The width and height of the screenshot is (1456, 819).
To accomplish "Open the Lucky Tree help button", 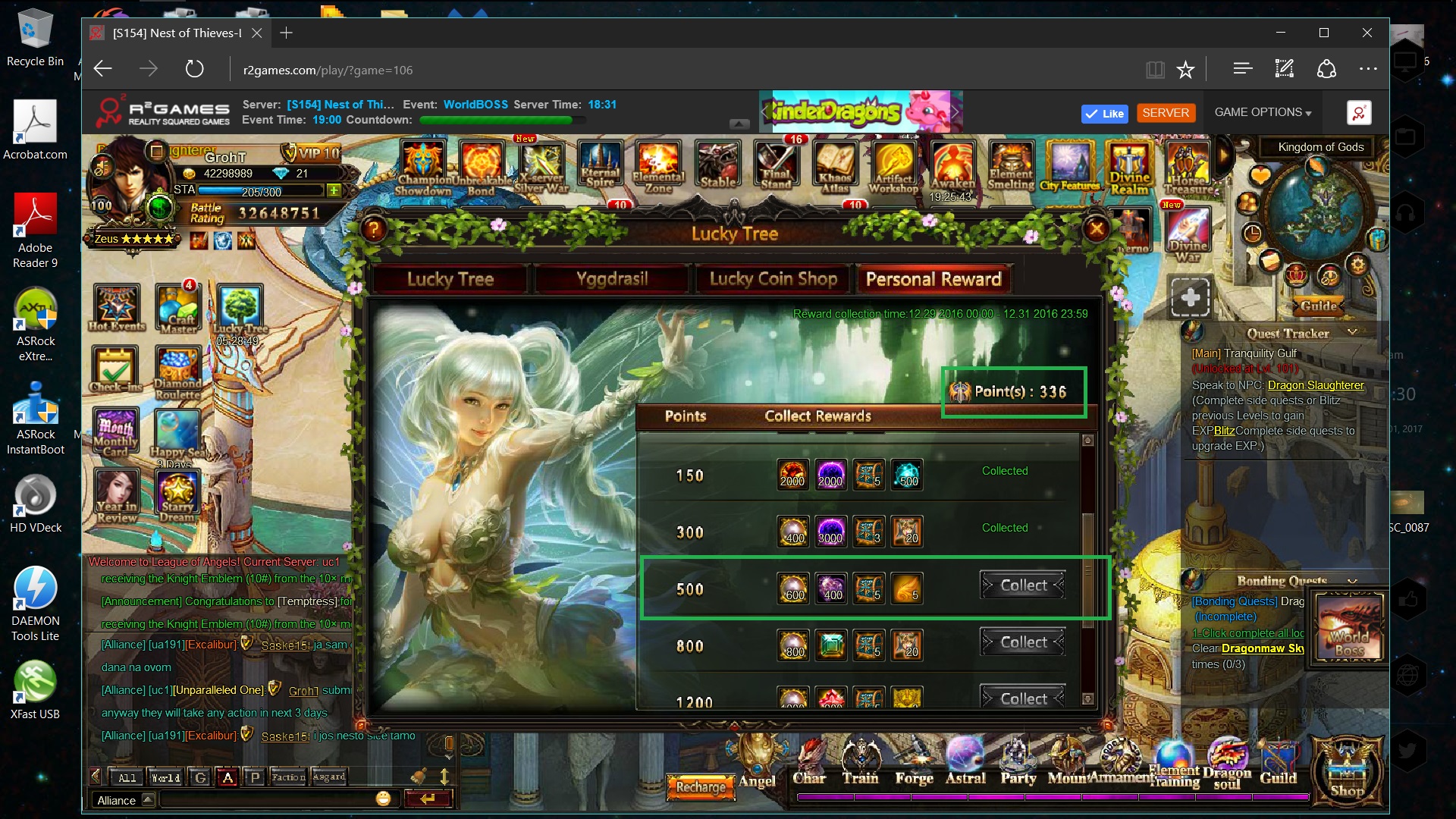I will point(373,228).
